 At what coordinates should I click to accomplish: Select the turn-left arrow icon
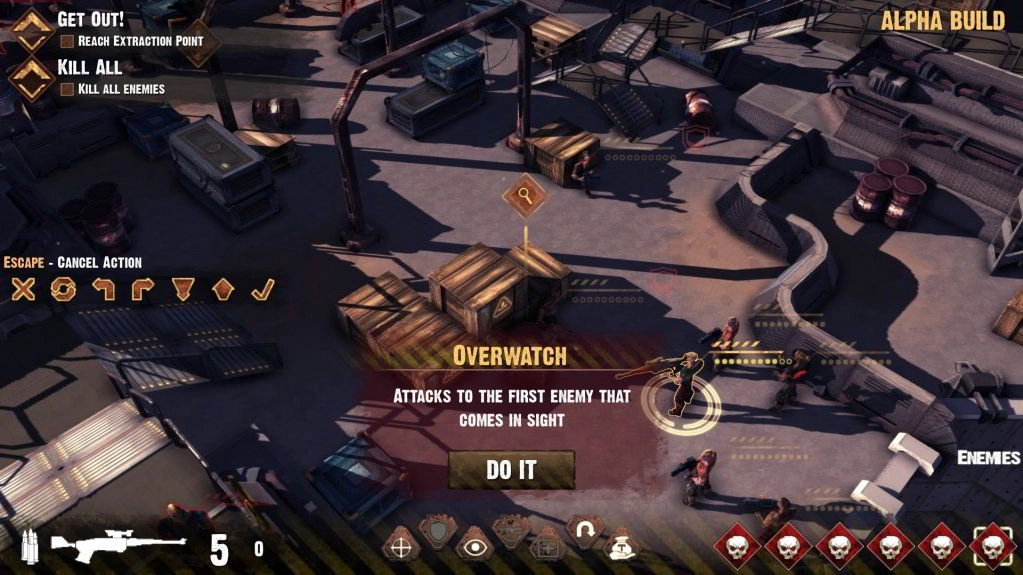click(104, 290)
